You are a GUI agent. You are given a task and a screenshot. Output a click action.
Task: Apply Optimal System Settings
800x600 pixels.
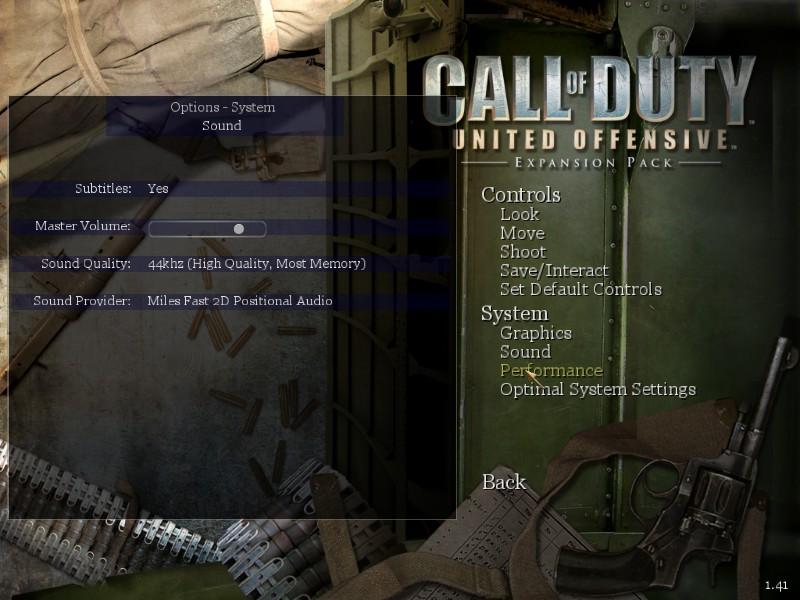(x=597, y=389)
